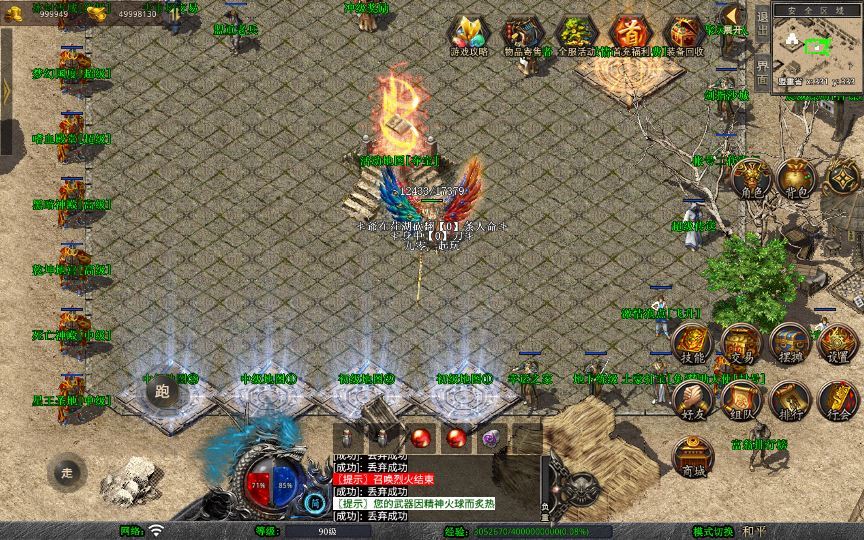
Task: Open the 角色 character panel
Action: click(749, 180)
